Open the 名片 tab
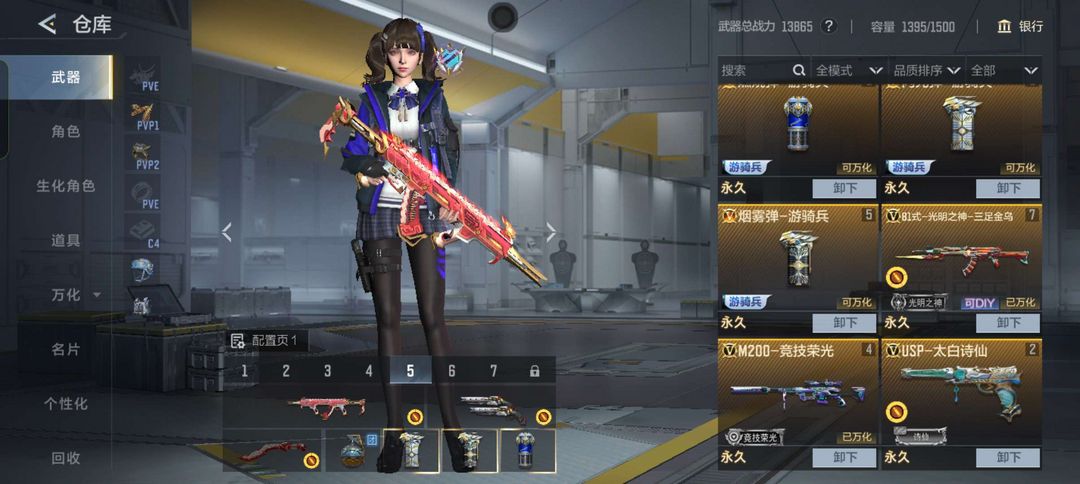This screenshot has height=484, width=1080. 66,349
